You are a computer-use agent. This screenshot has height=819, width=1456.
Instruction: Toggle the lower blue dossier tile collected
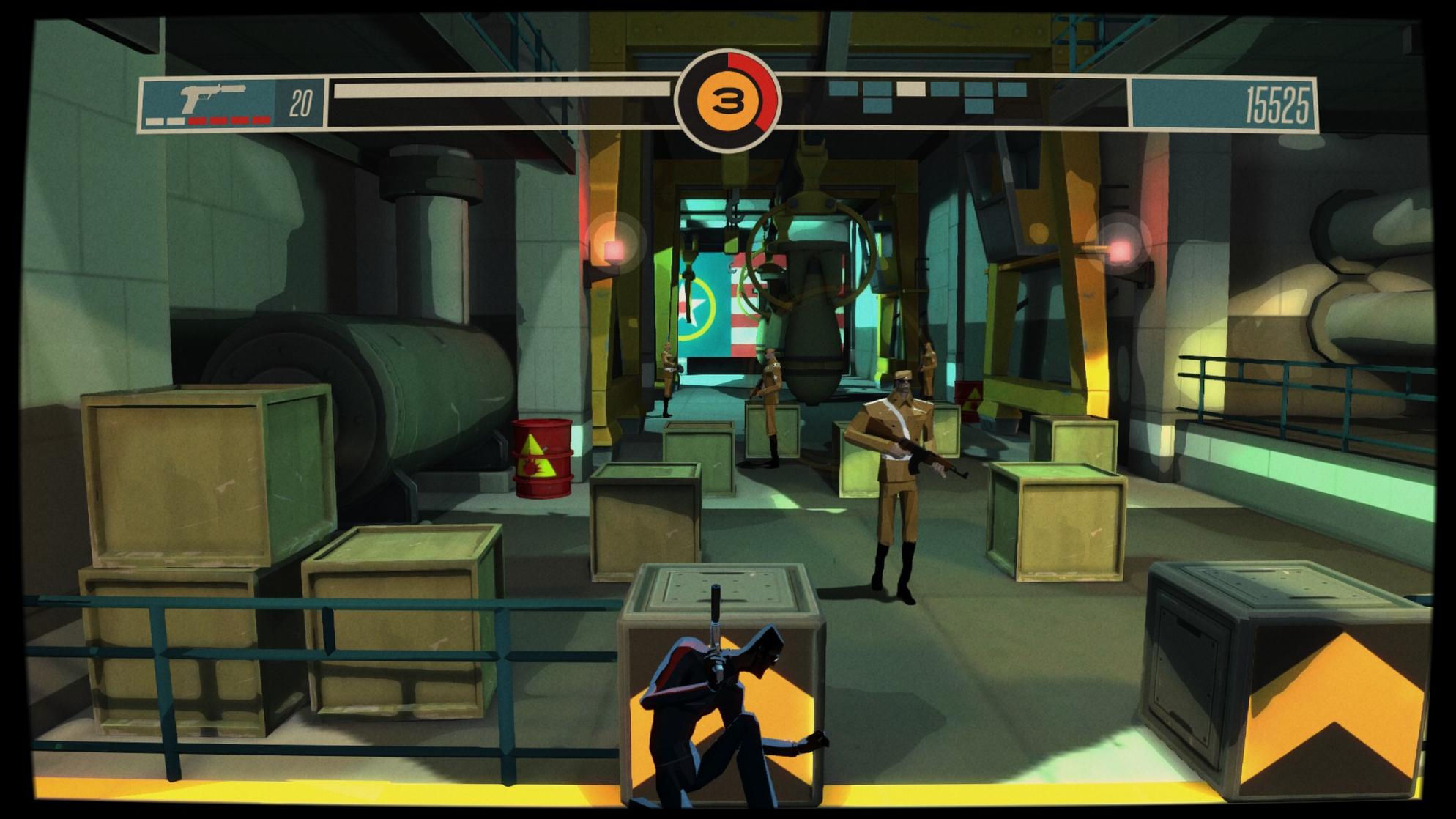coord(877,105)
